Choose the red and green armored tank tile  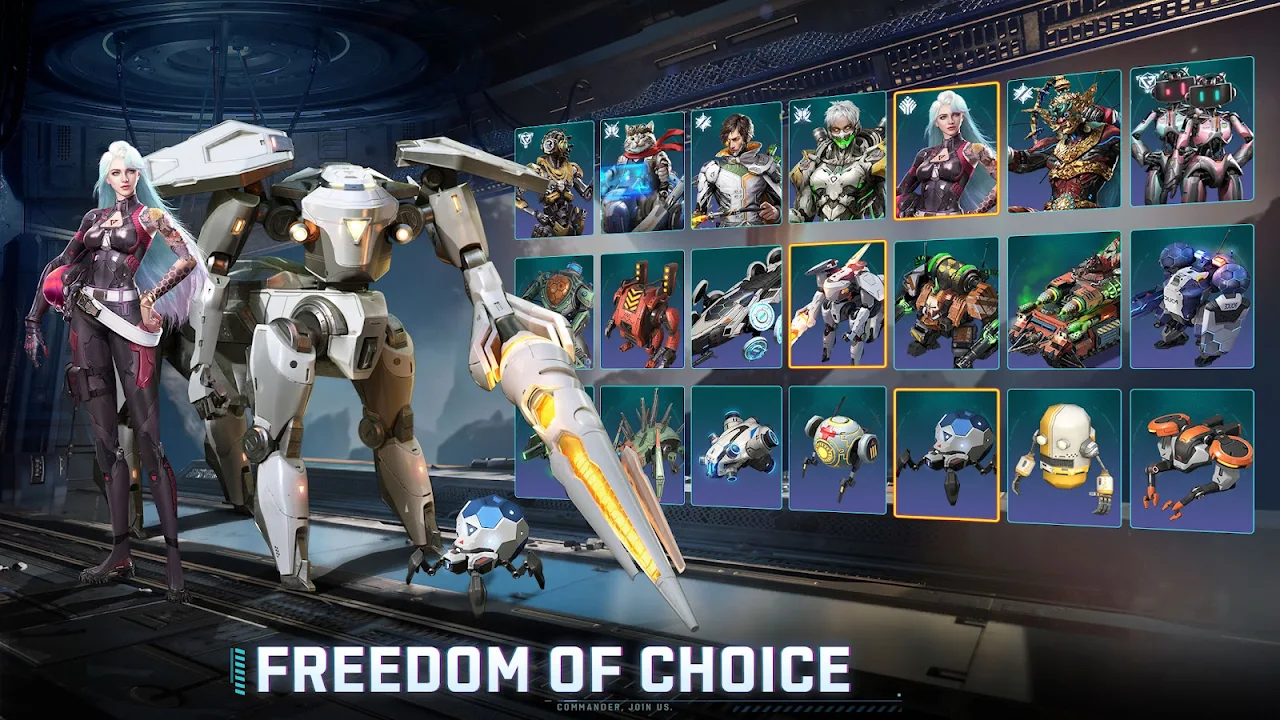click(1064, 298)
